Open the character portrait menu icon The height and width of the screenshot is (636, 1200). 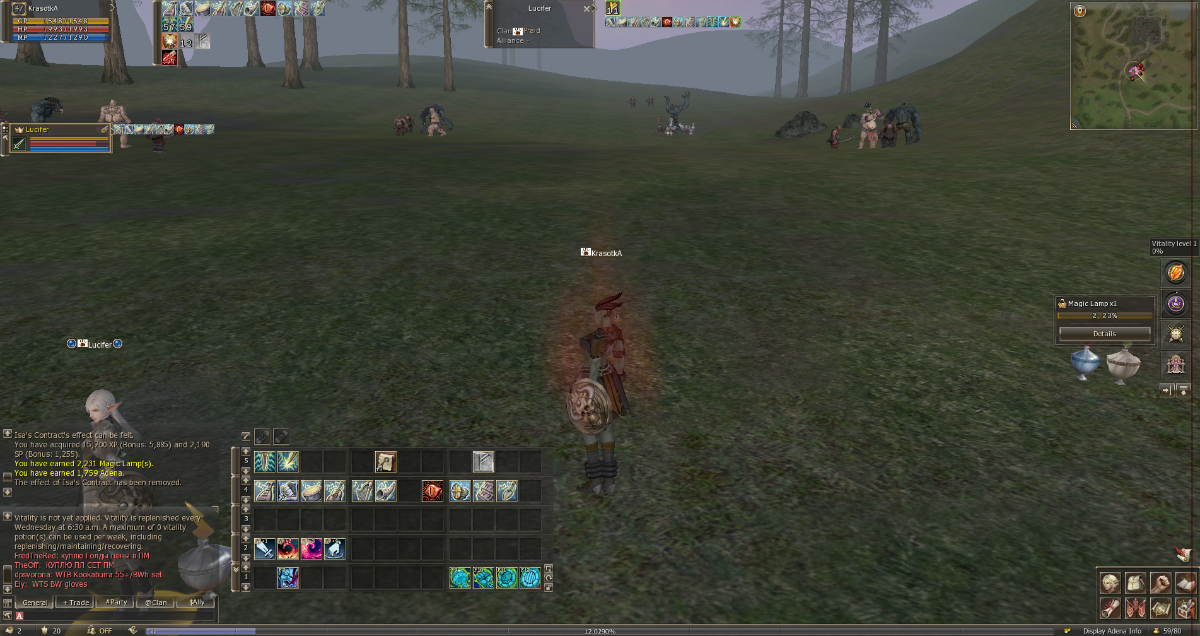tap(1110, 583)
